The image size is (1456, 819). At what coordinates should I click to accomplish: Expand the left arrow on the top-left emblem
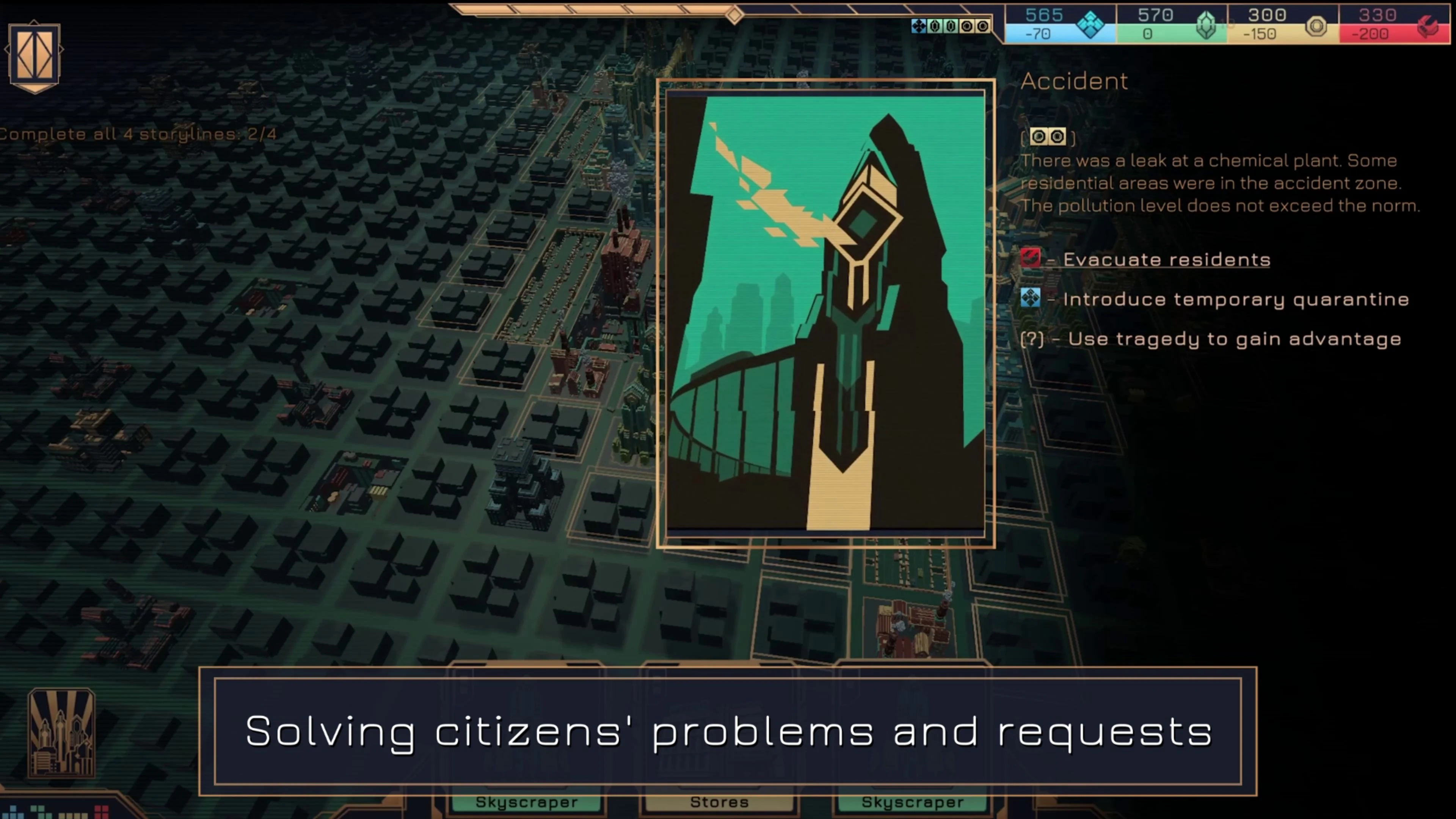coord(7,50)
